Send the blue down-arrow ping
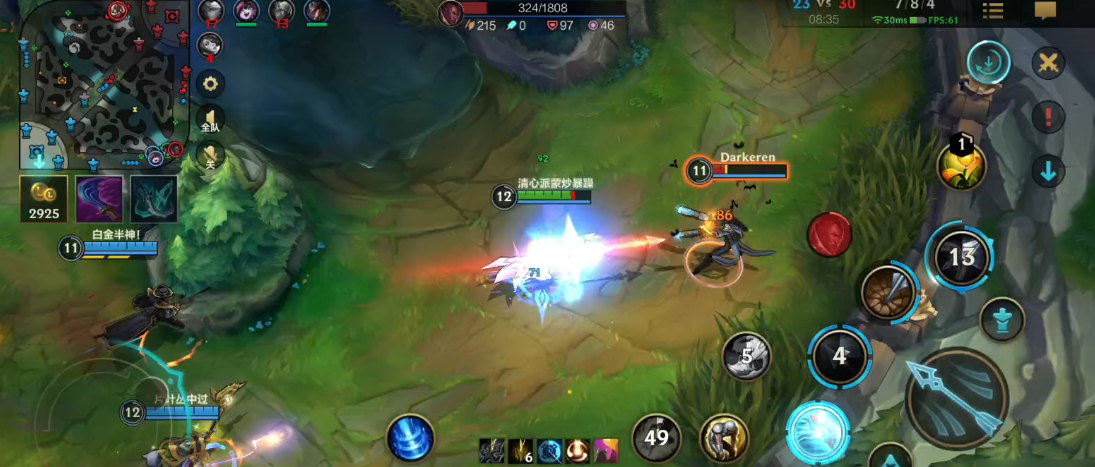The image size is (1095, 467). [1048, 171]
